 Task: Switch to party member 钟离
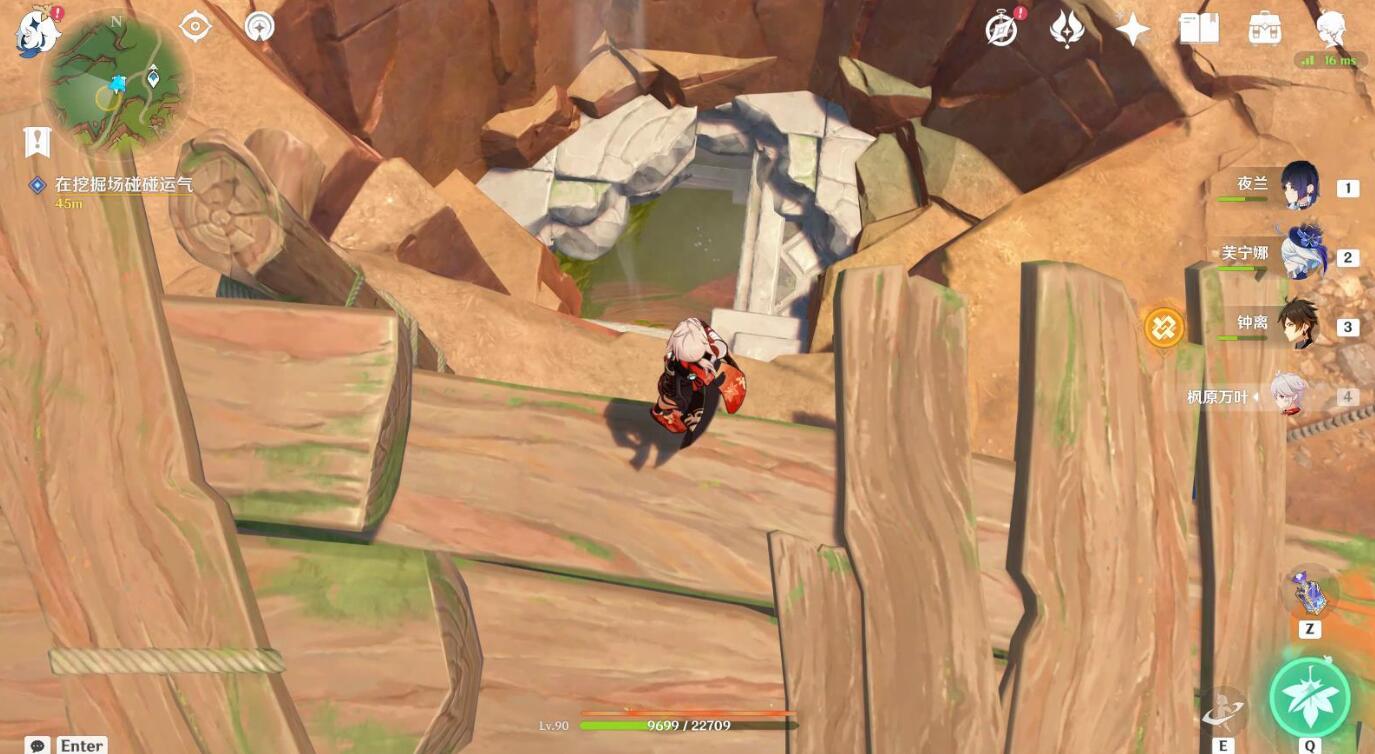1299,325
